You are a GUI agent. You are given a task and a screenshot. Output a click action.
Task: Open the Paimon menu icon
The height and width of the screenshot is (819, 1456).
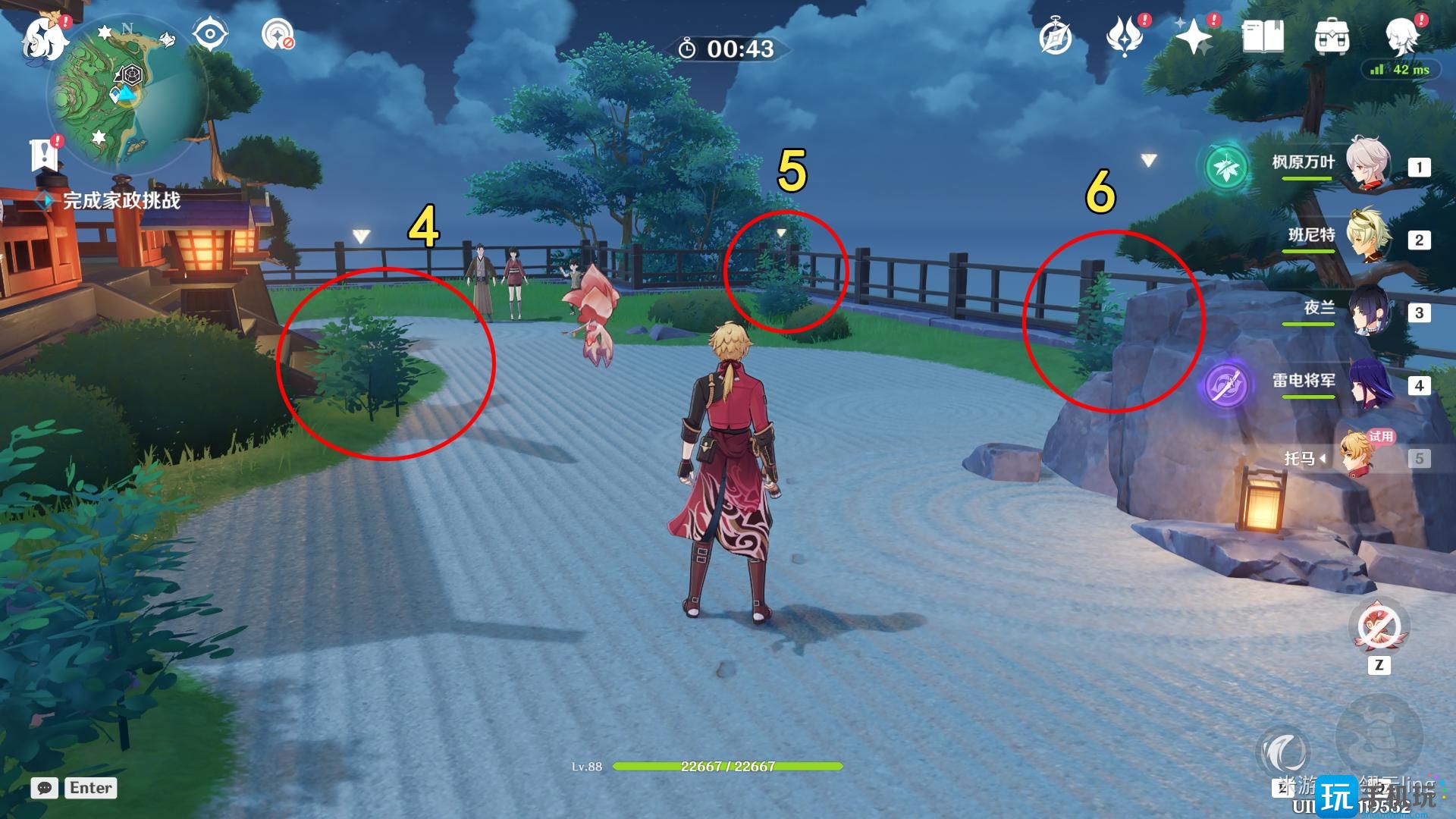point(44,36)
